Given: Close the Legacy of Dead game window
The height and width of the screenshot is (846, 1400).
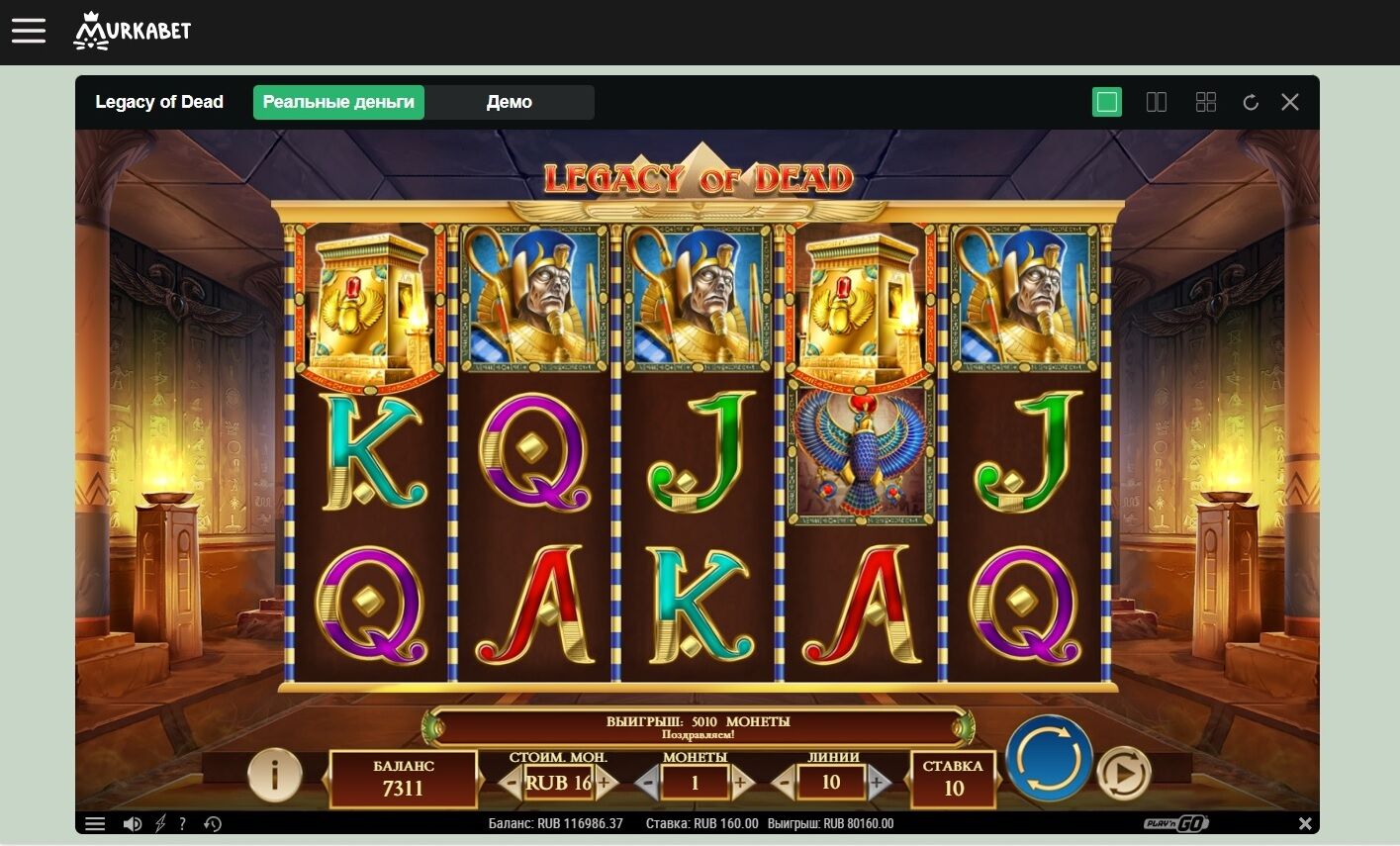Looking at the screenshot, I should (1290, 102).
